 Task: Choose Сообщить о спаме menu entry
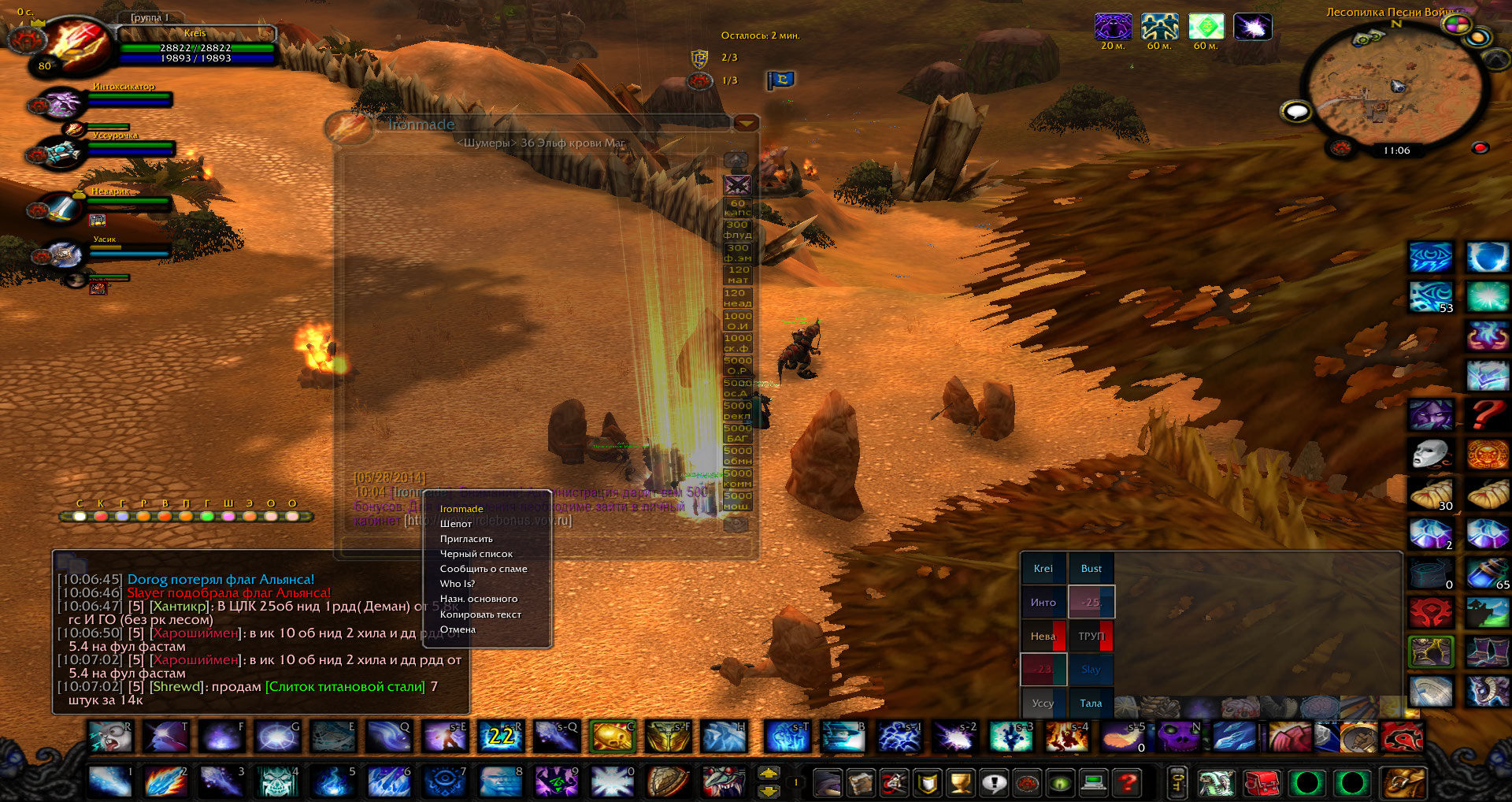click(483, 569)
